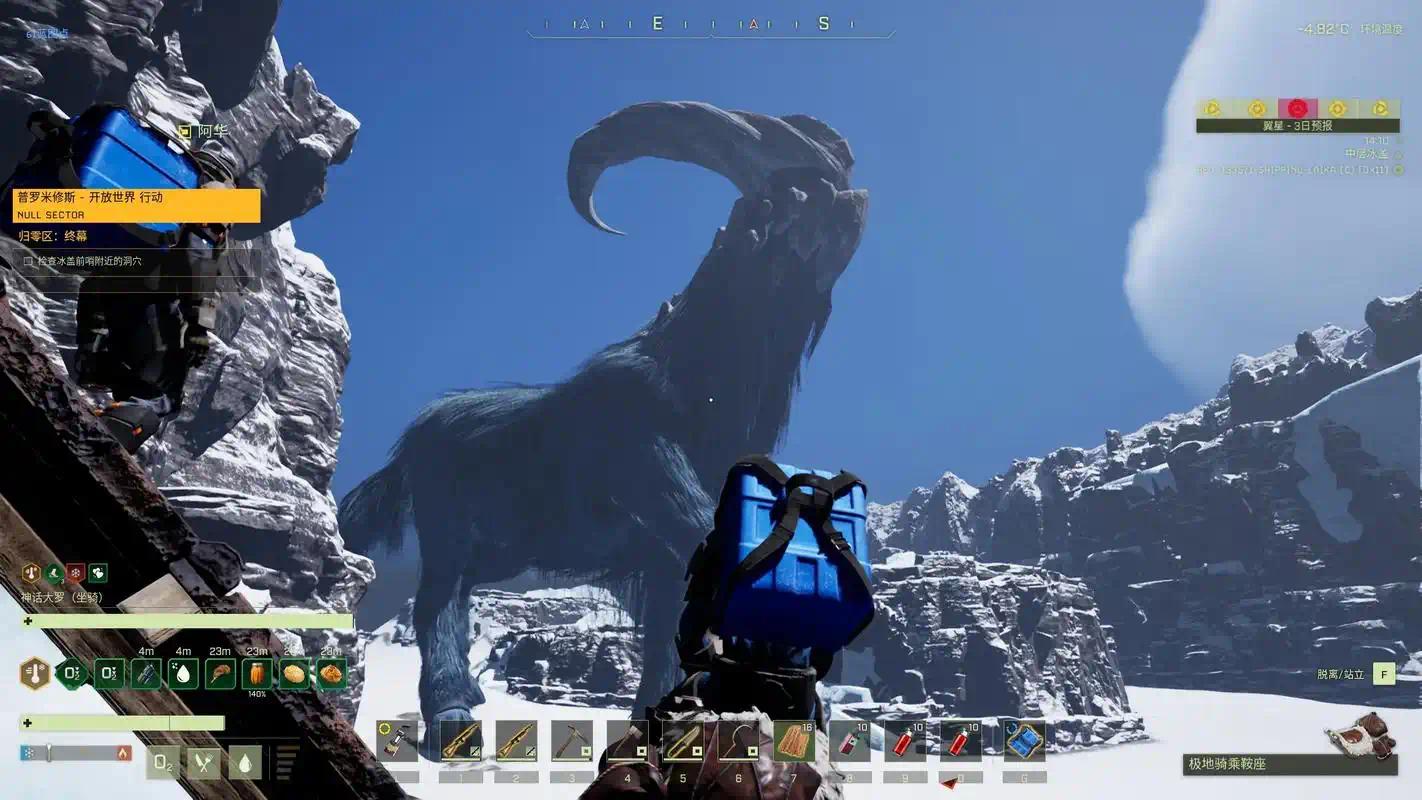
Task: Click the red storm warning in the weather forecast
Action: 1298,107
